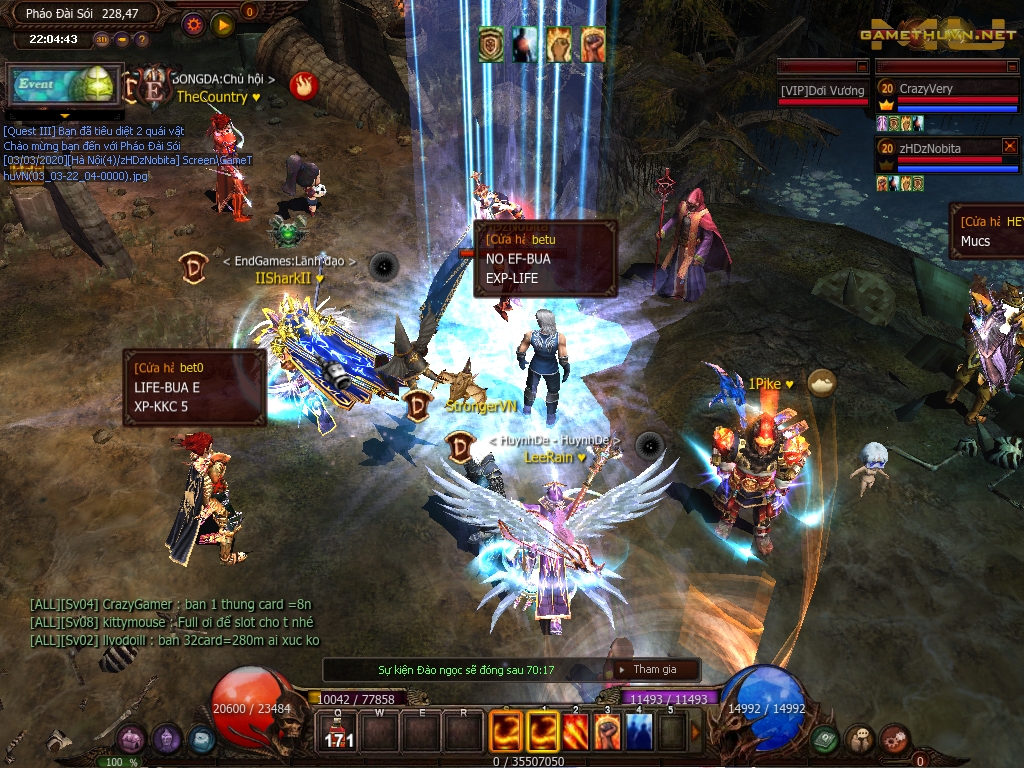
Task: Open the green menu button near mana orb
Action: tap(825, 739)
